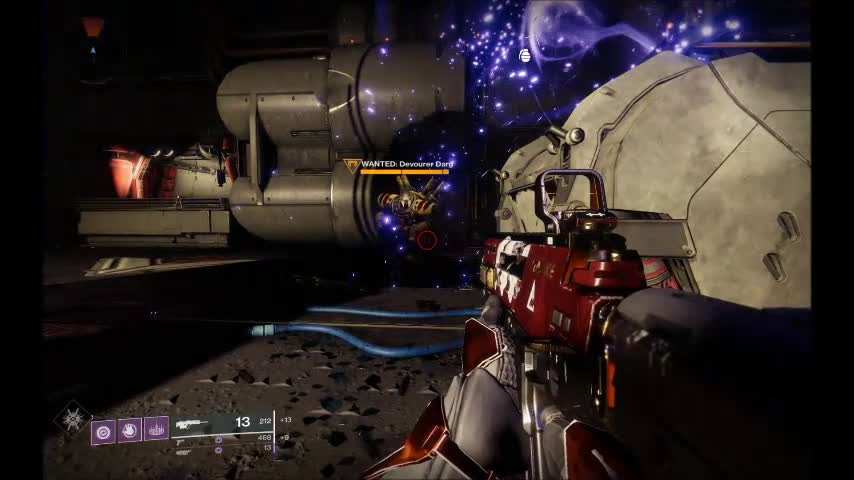This screenshot has width=854, height=480.
Task: Click the radar motion tracker
Action: pyautogui.click(x=93, y=38)
